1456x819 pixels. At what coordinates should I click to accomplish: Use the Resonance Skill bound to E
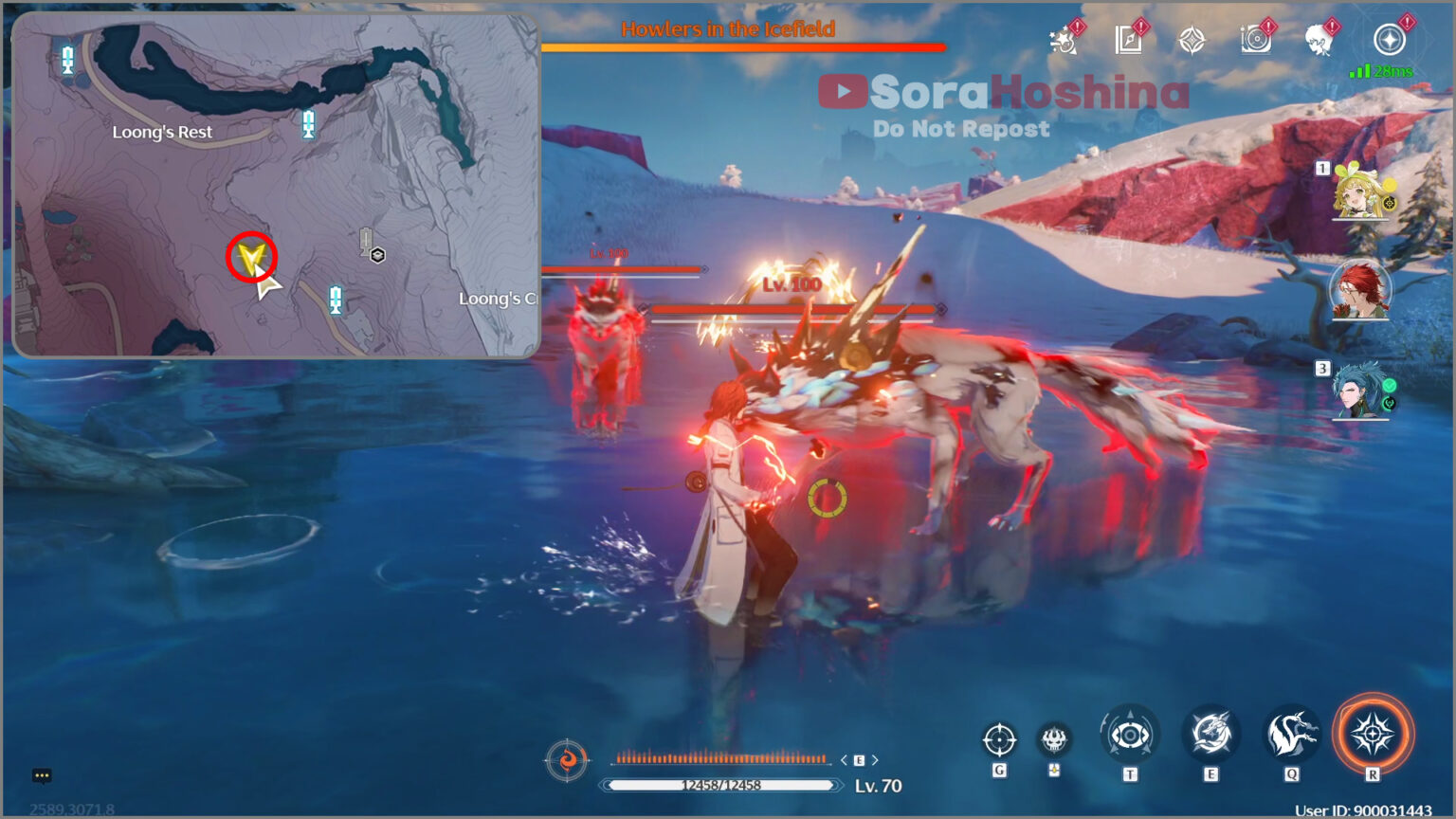[x=1210, y=735]
